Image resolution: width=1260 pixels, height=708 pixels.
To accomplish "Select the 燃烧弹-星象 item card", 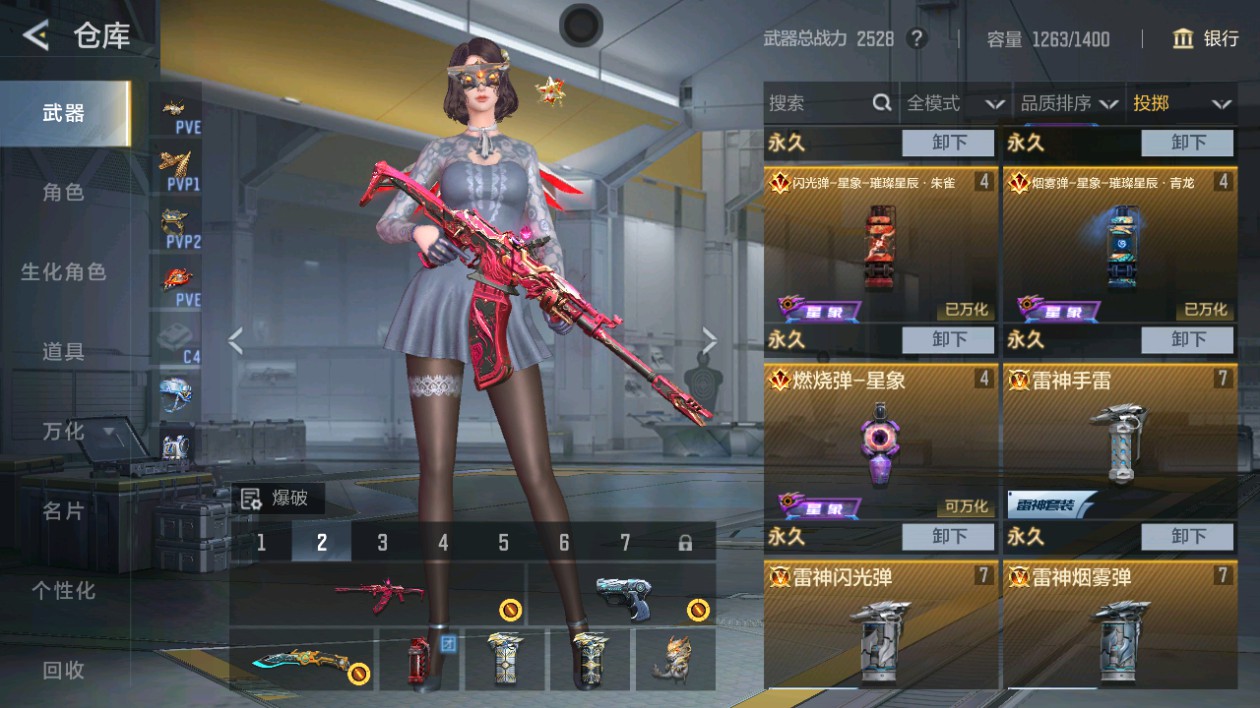I will 881,440.
